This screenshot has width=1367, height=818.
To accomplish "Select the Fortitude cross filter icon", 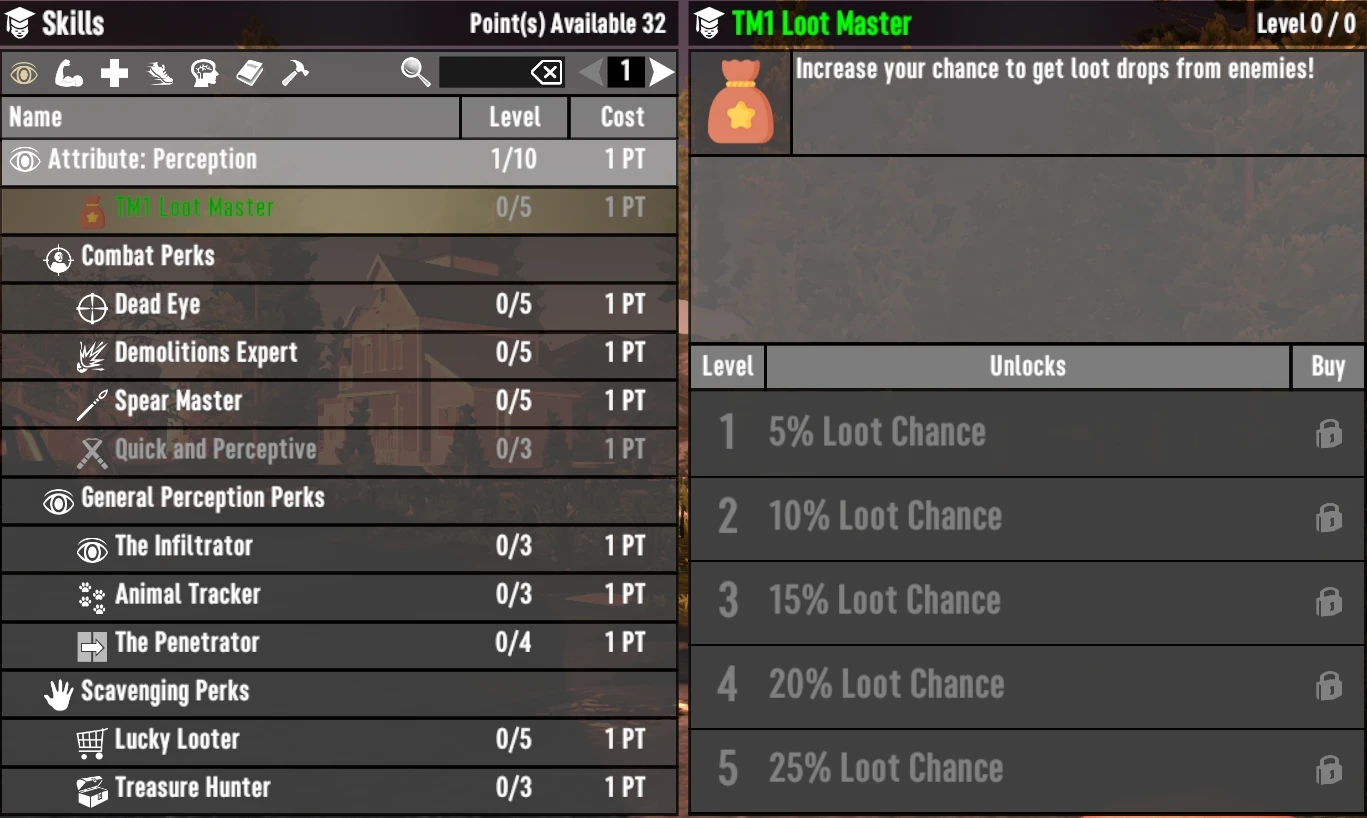I will pos(113,73).
